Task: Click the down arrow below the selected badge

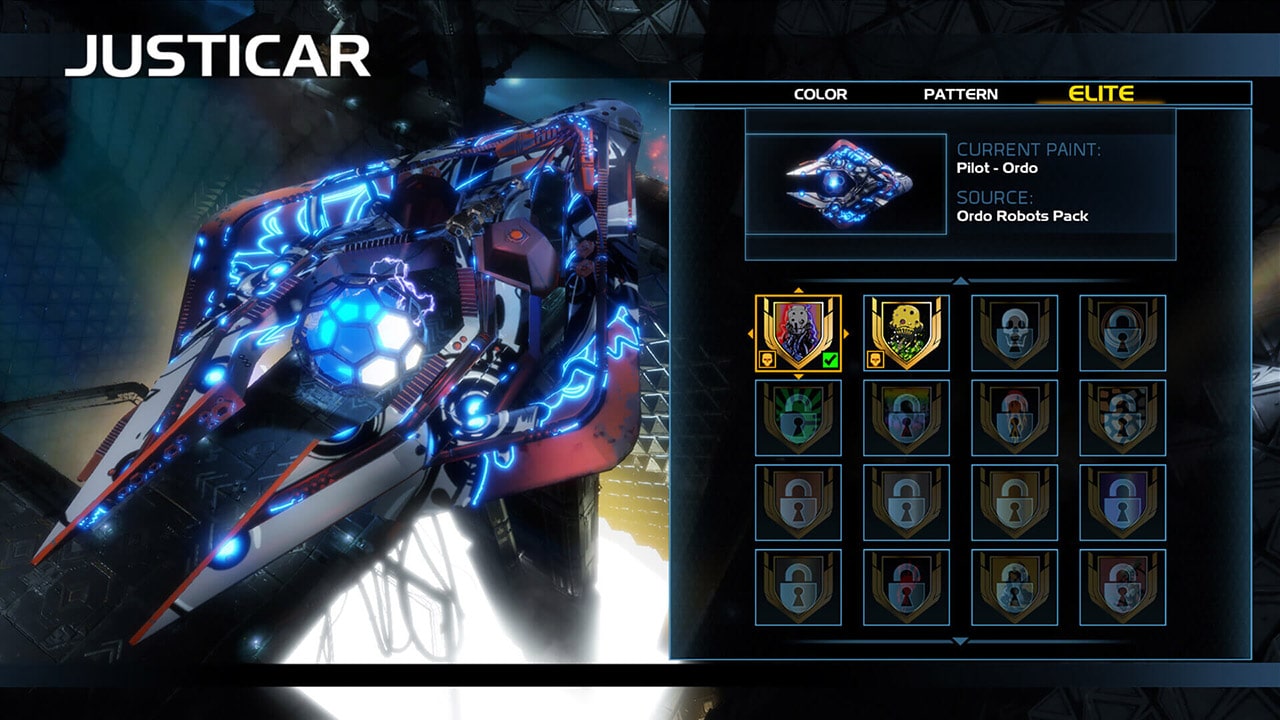Action: pyautogui.click(x=798, y=374)
